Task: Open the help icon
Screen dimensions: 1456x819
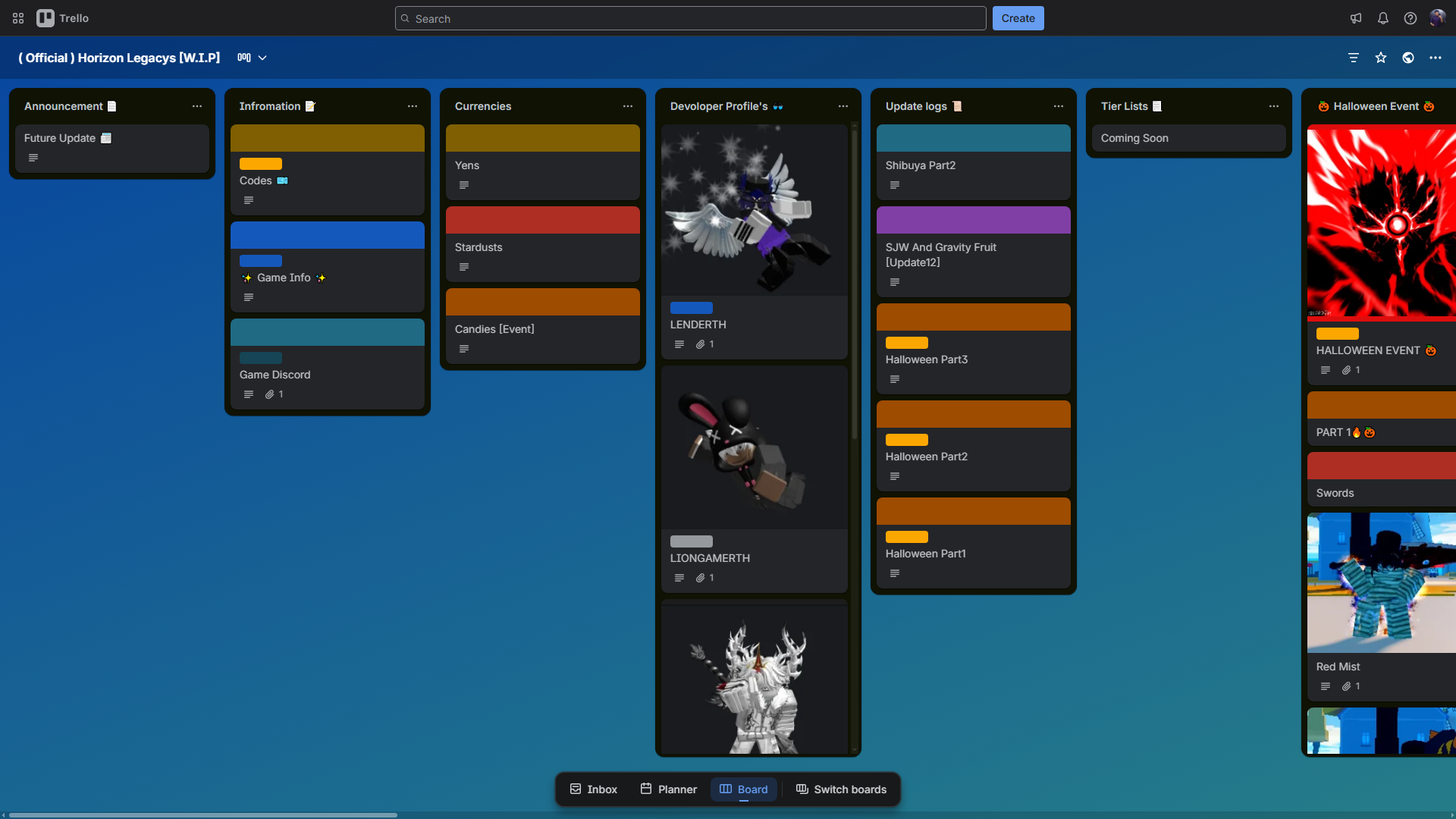Action: click(1410, 18)
